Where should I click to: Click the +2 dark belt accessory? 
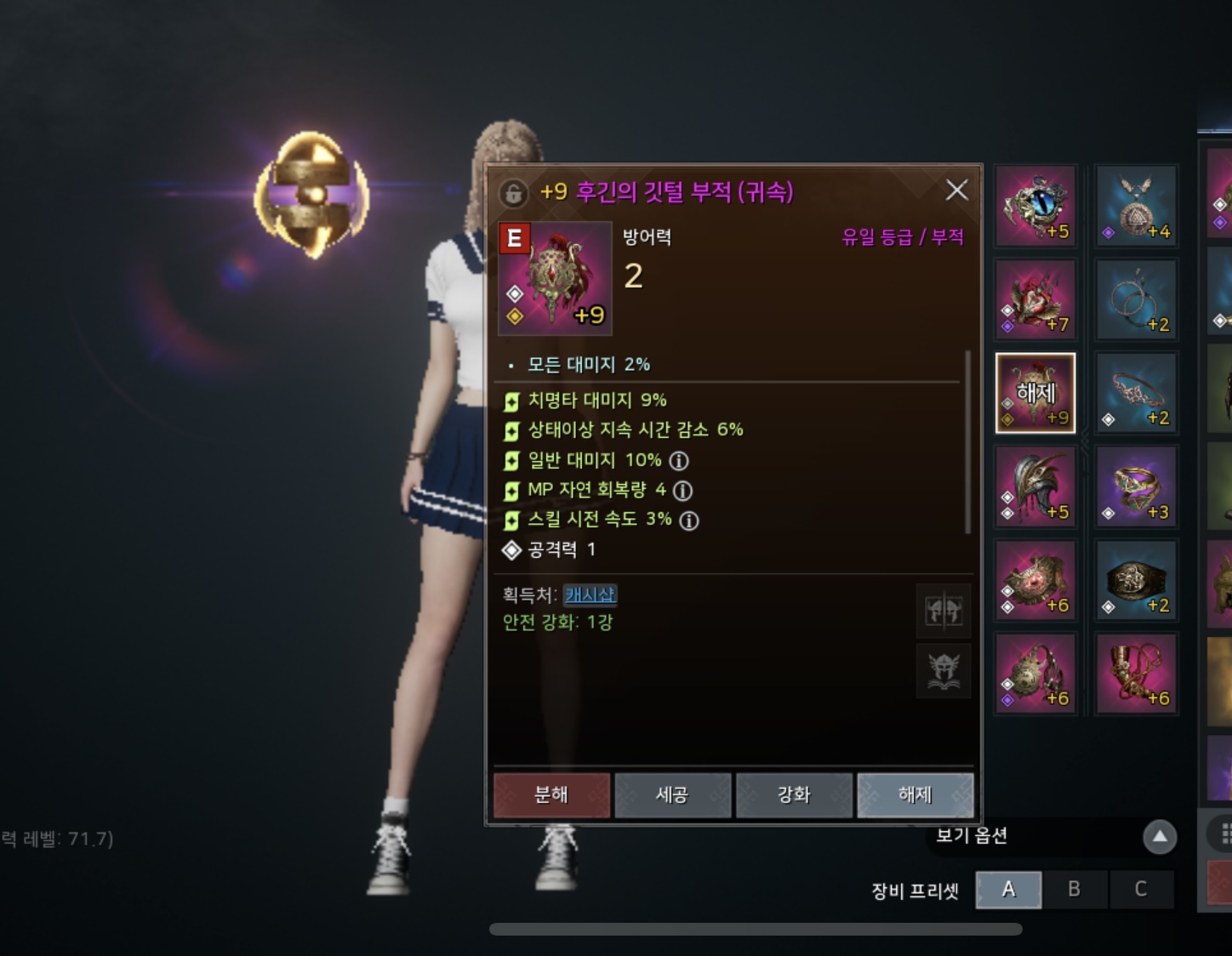tap(1136, 580)
